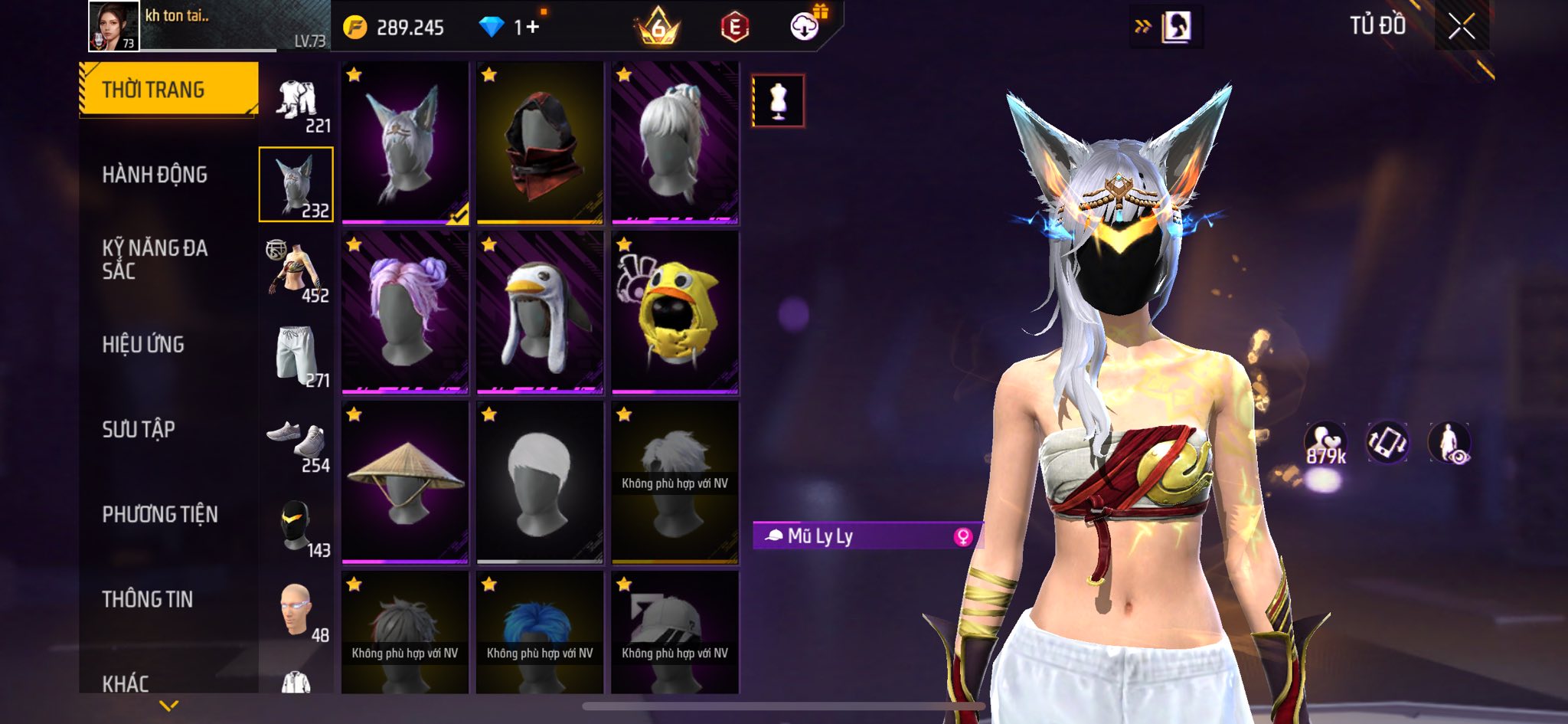The height and width of the screenshot is (724, 1568).
Task: Select the purple double-bun hairstyle
Action: [x=405, y=313]
